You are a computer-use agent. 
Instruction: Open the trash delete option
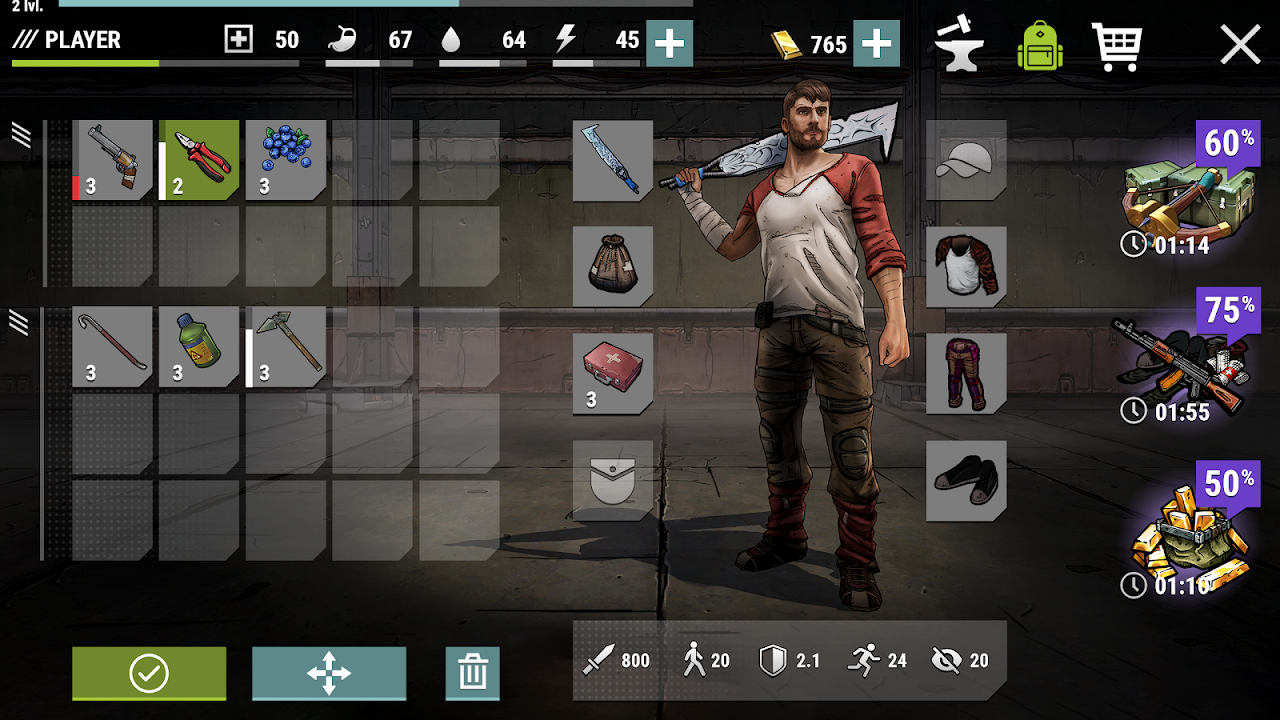click(472, 673)
